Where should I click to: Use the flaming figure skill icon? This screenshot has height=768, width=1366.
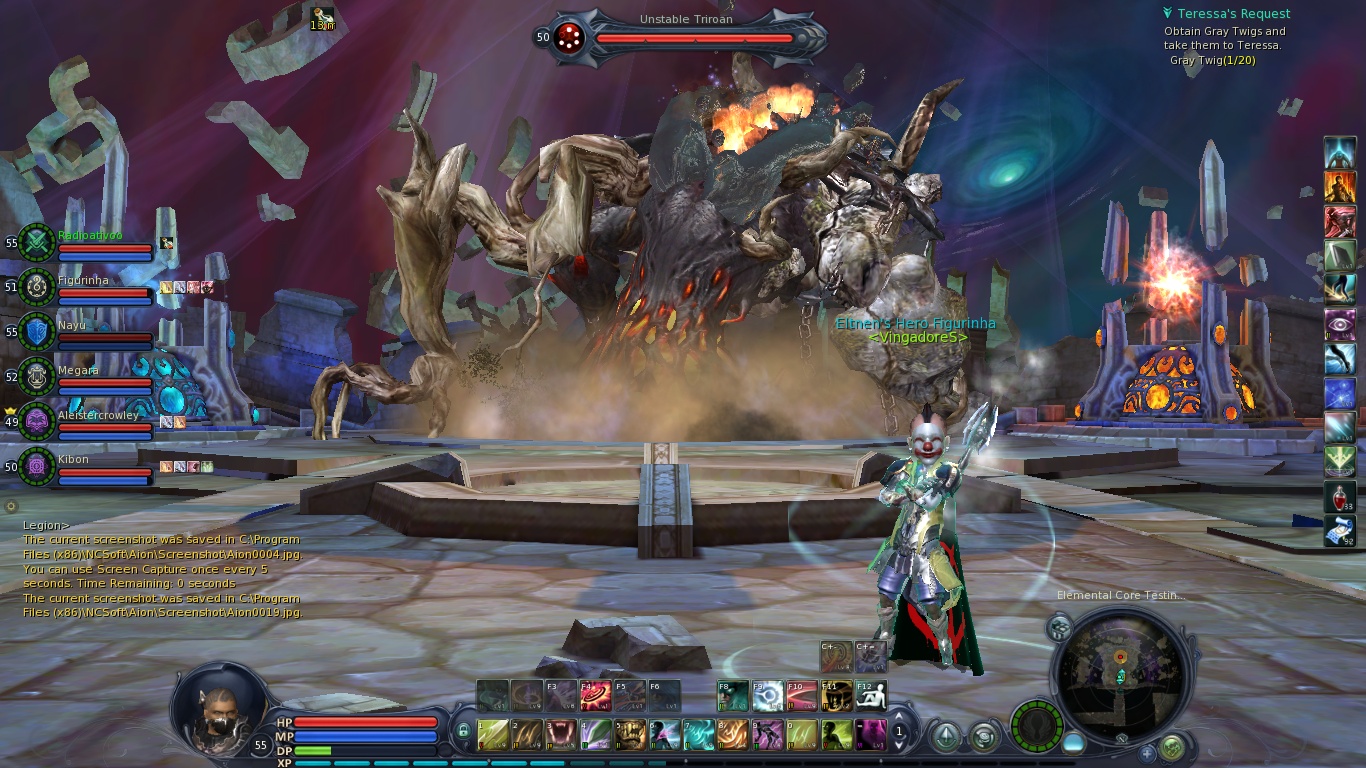point(1340,186)
